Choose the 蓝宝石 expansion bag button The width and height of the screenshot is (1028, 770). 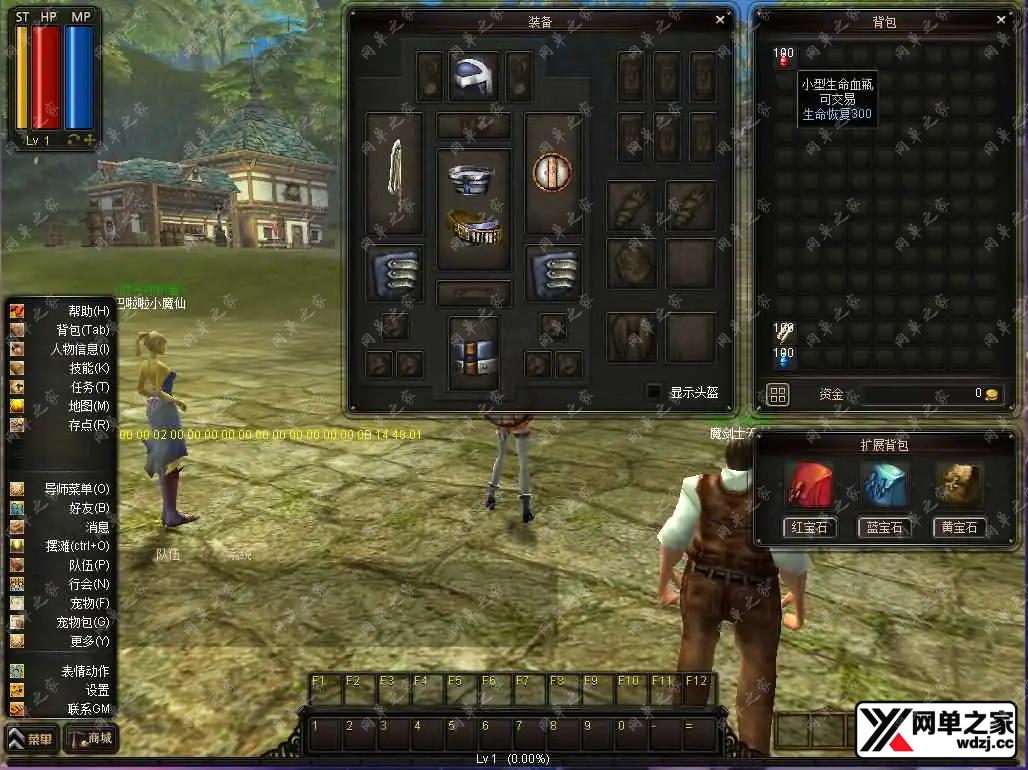tap(884, 527)
